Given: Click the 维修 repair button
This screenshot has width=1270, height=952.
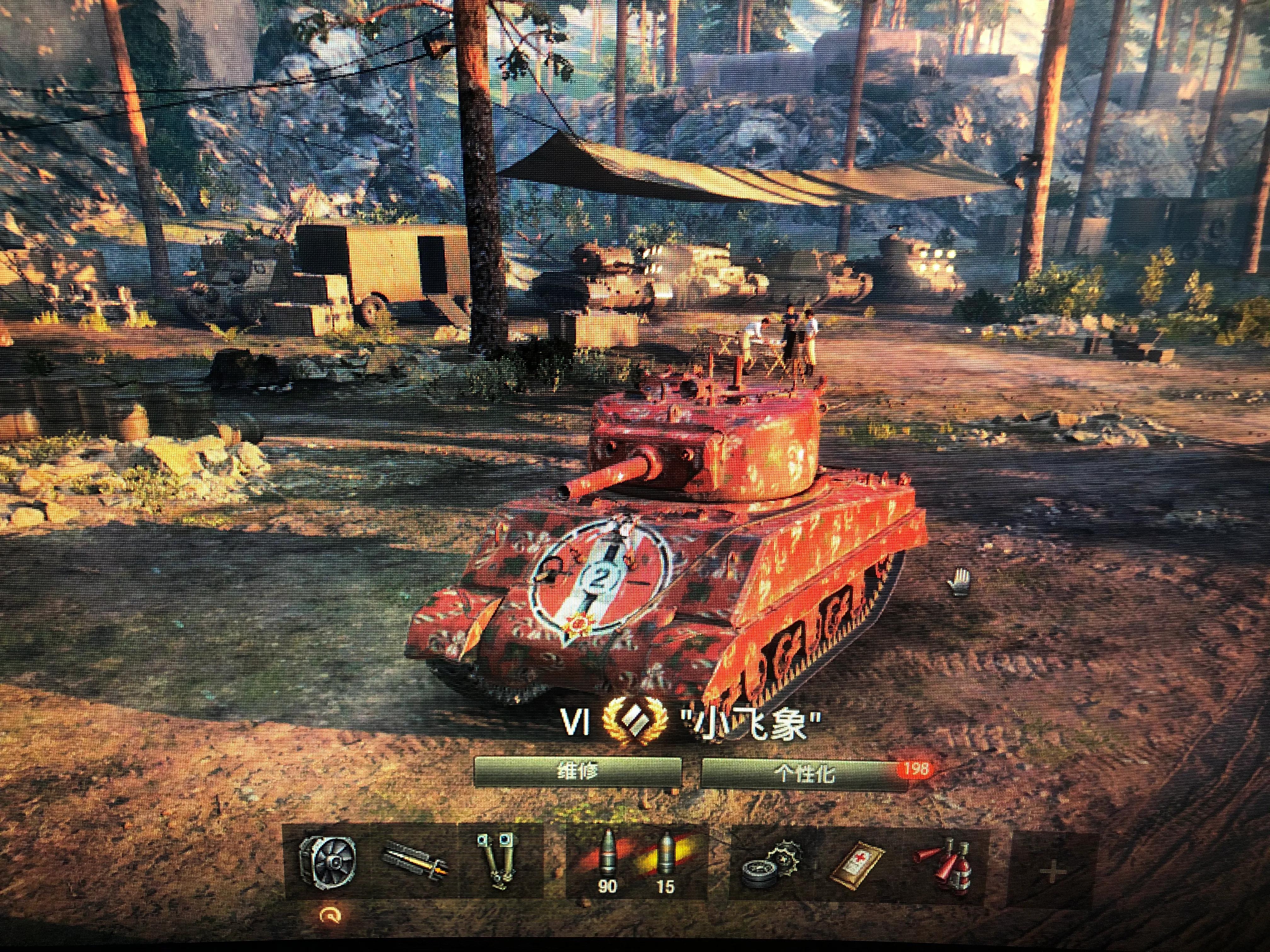Looking at the screenshot, I should click(x=578, y=772).
